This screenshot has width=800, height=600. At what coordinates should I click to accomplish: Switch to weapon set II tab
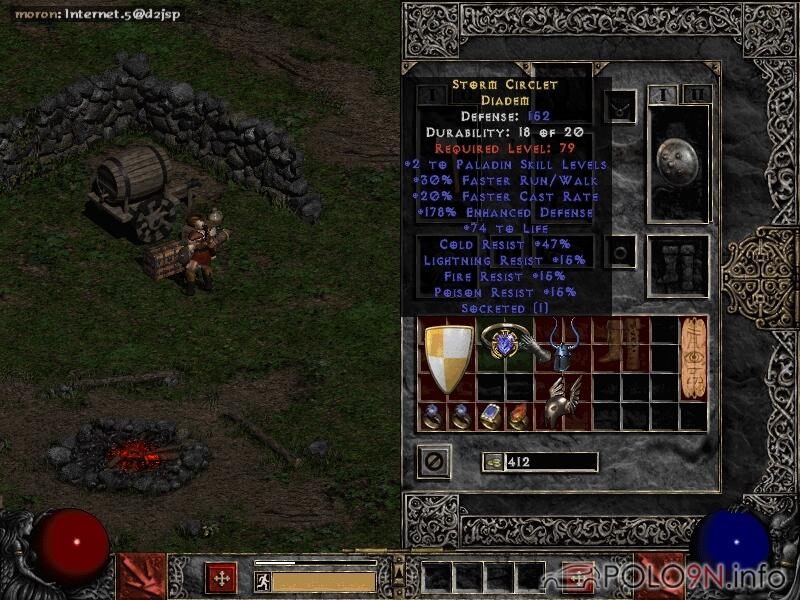[697, 95]
